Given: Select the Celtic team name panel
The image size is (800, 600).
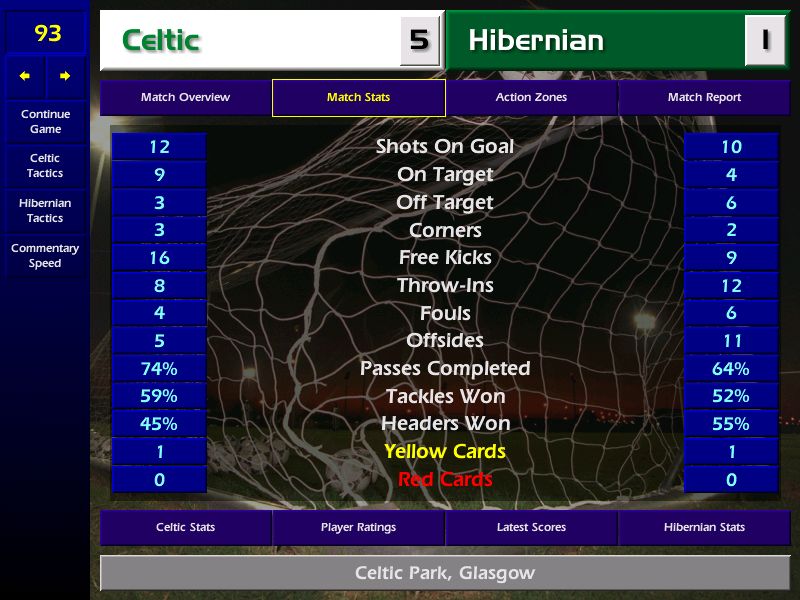Looking at the screenshot, I should tap(250, 41).
